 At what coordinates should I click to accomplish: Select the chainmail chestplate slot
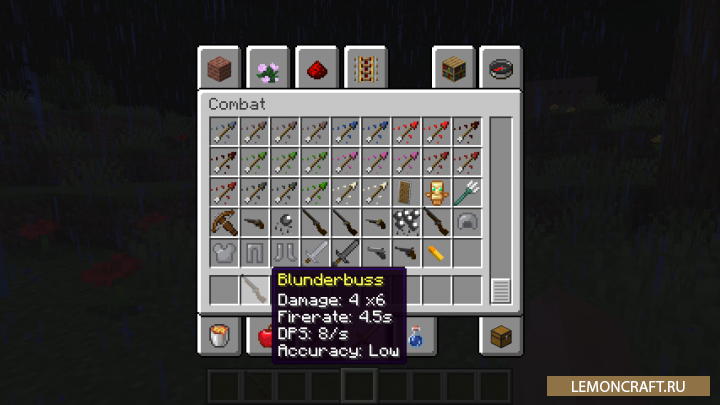[x=224, y=252]
